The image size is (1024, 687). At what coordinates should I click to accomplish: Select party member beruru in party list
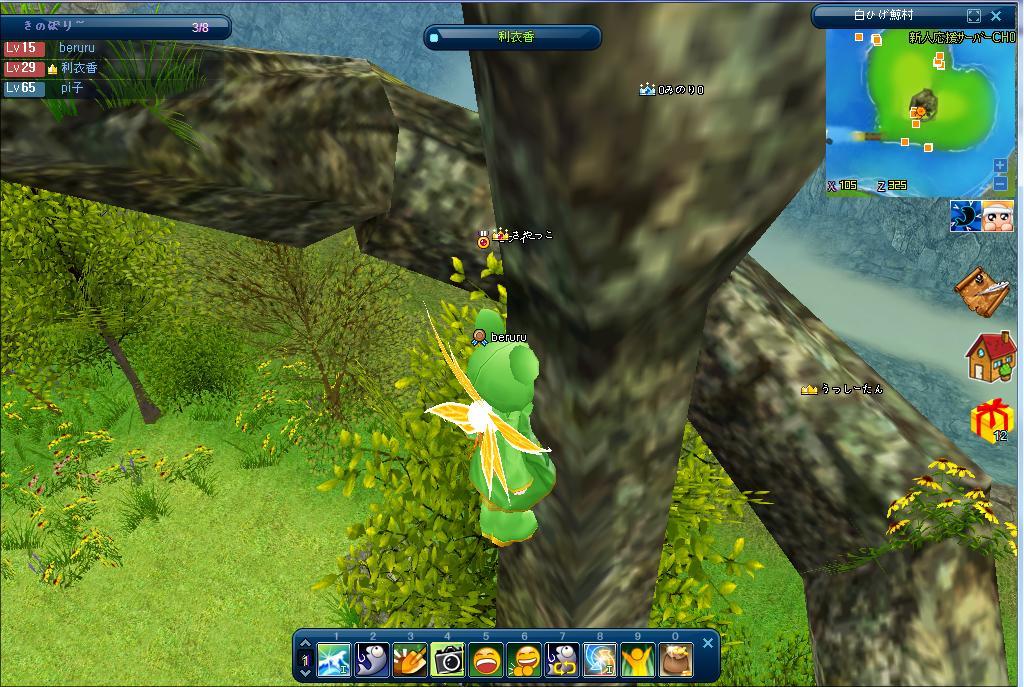(76, 48)
